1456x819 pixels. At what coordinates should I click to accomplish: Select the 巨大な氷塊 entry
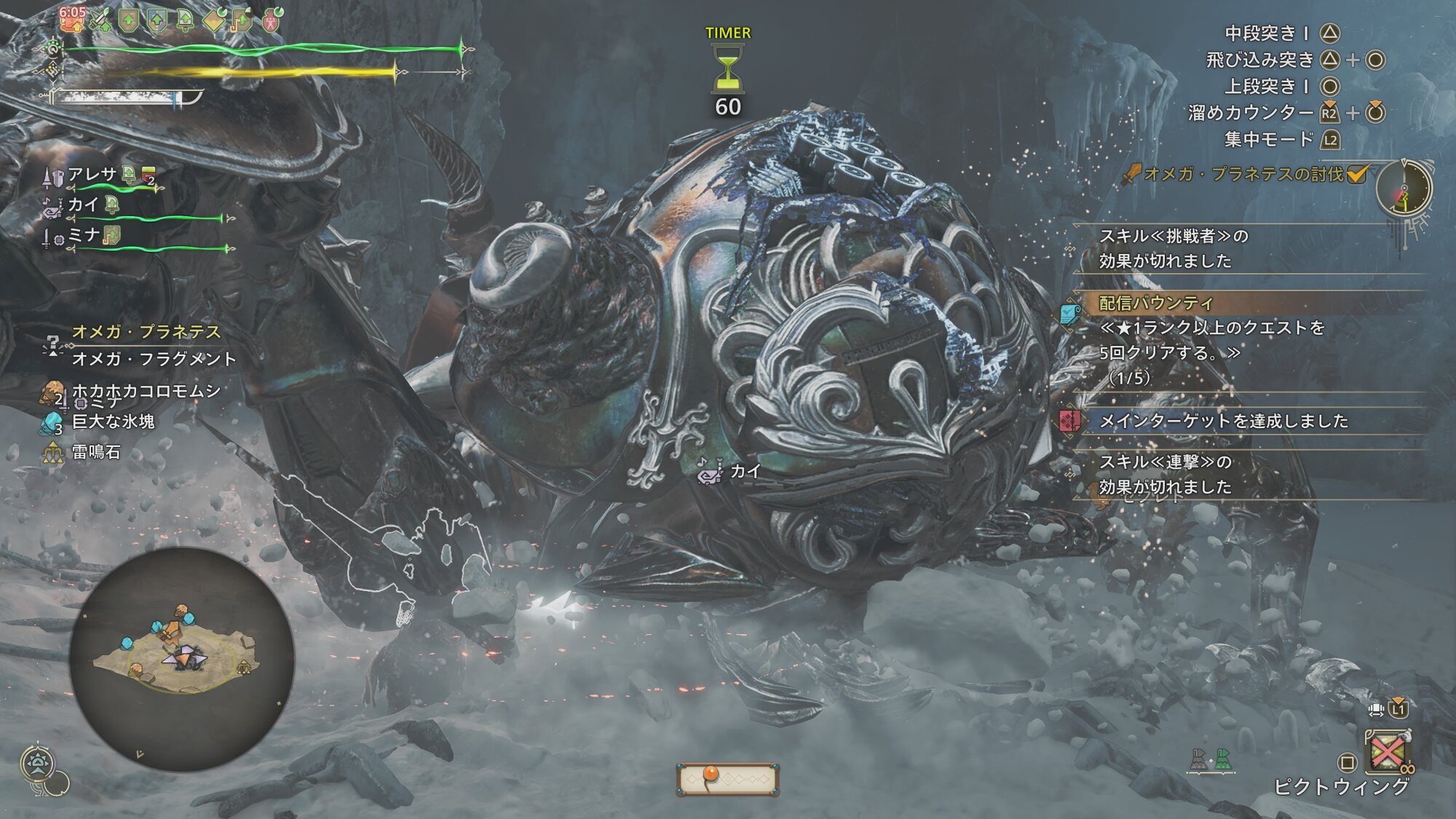(113, 422)
